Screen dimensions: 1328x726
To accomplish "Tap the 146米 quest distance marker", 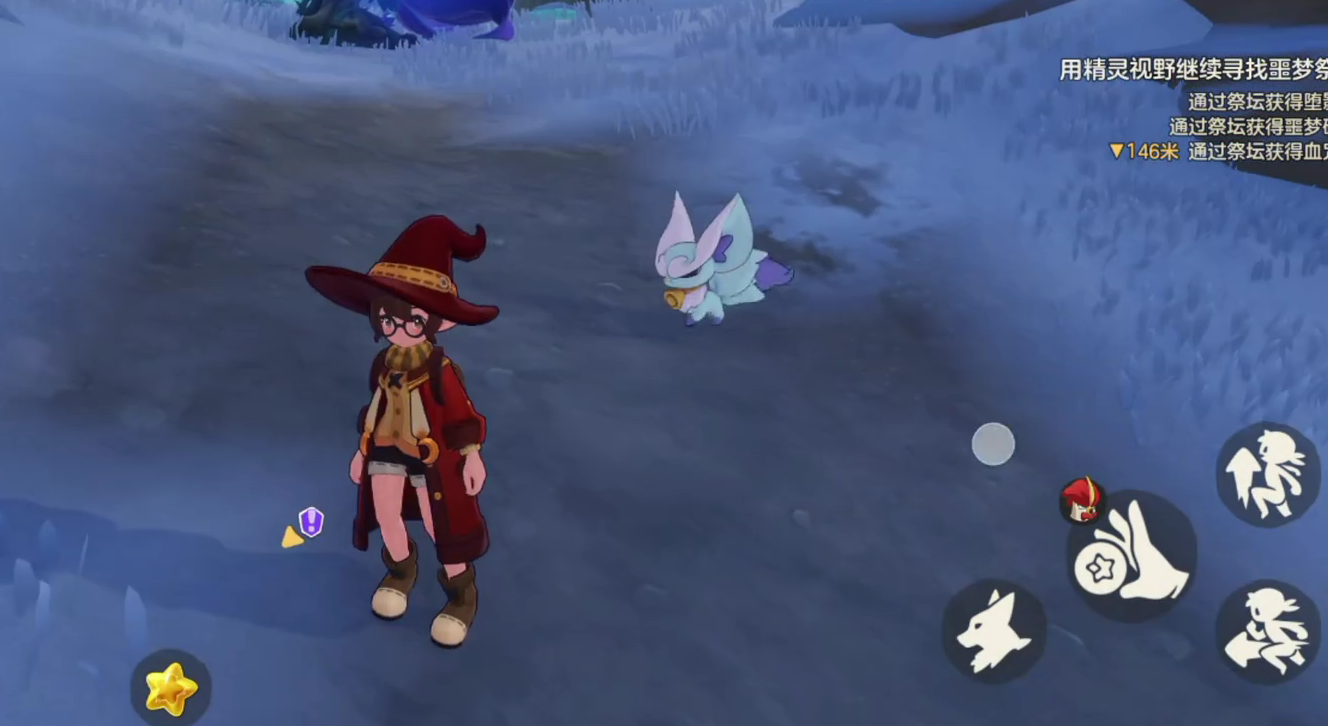I will [1143, 151].
